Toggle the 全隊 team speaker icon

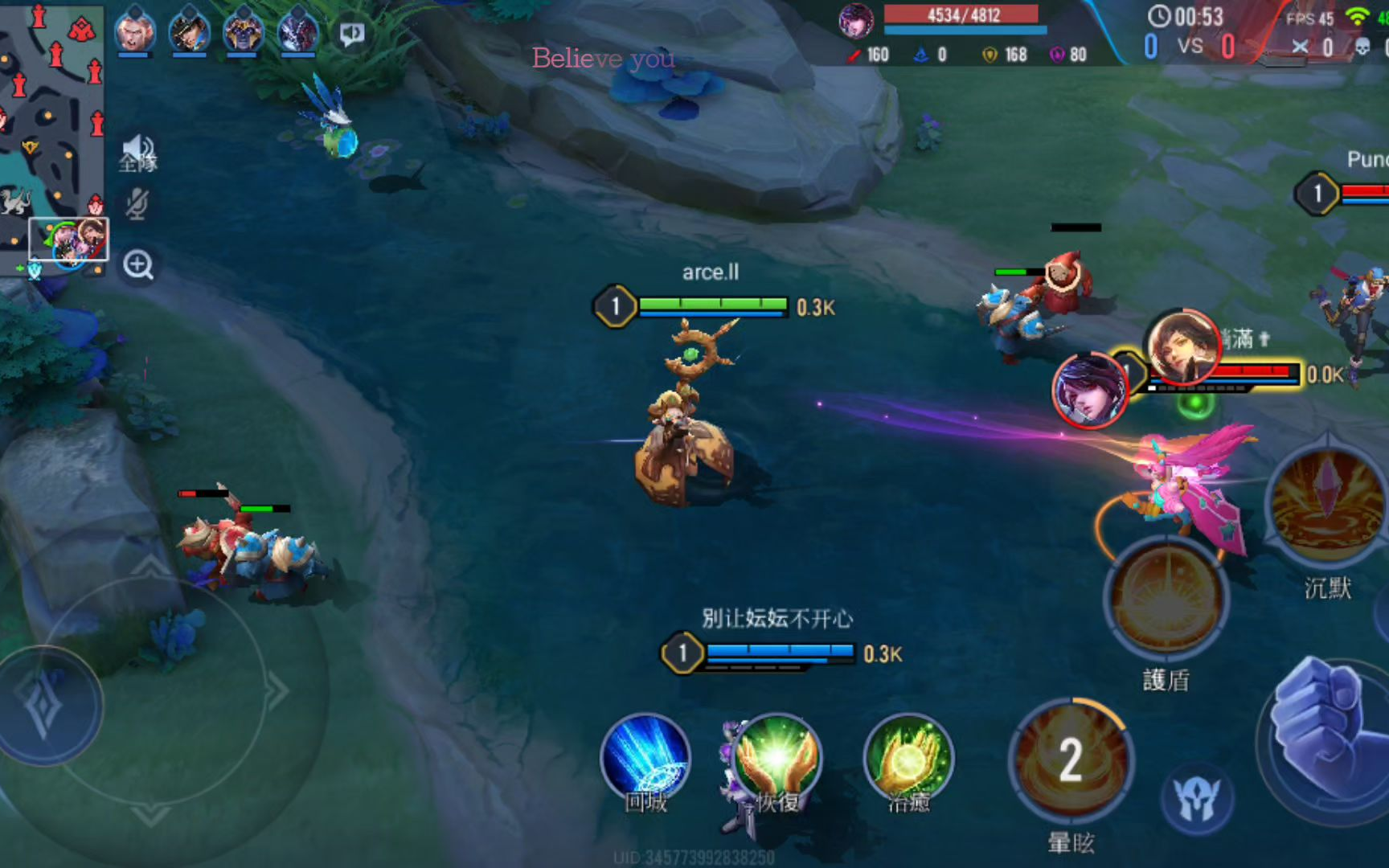(x=138, y=152)
